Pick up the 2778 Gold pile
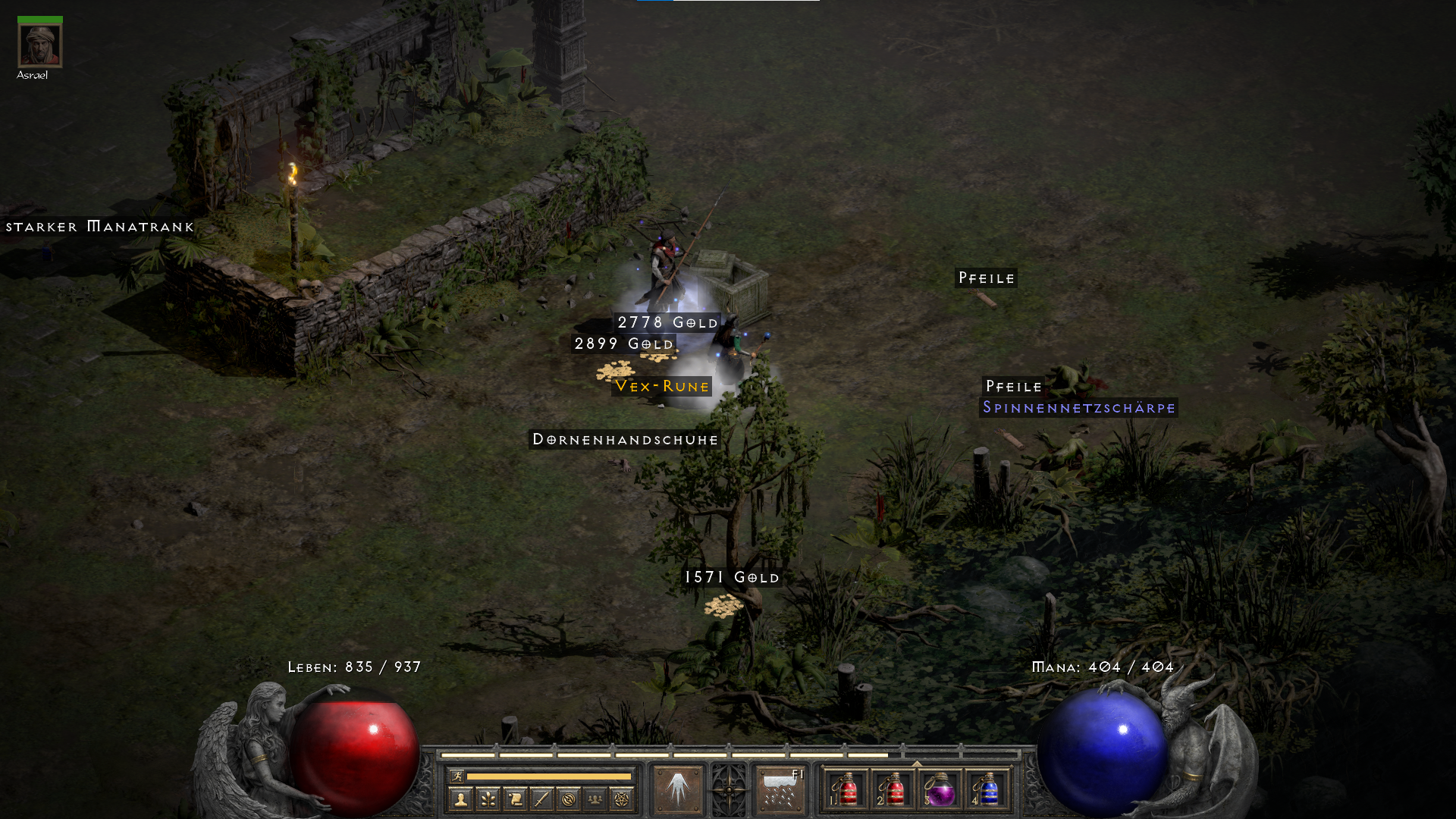Image resolution: width=1456 pixels, height=819 pixels. (665, 322)
